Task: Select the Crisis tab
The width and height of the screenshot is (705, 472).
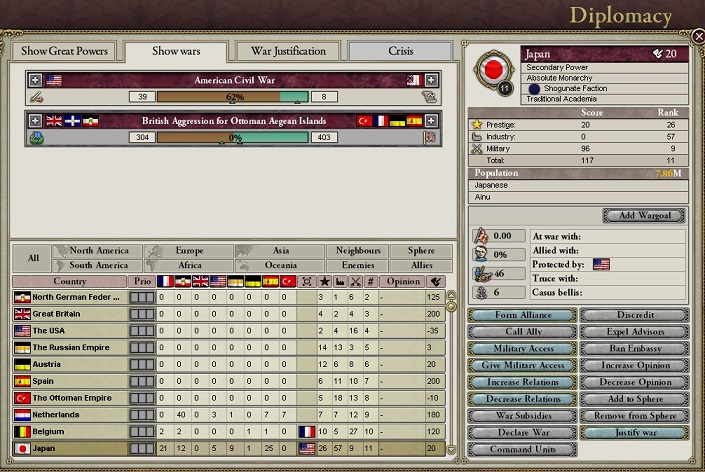Action: 397,51
